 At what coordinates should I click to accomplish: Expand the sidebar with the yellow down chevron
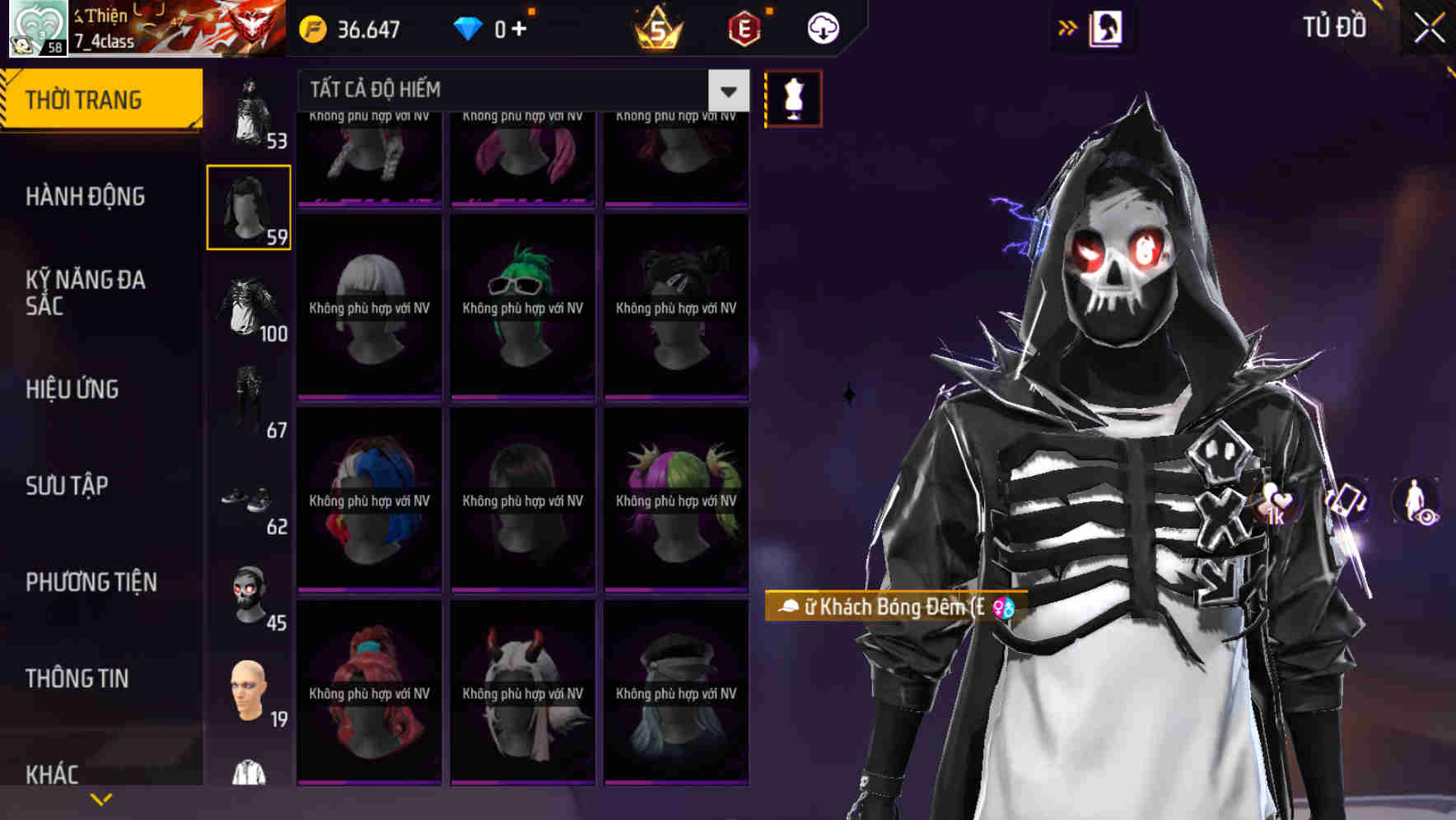coord(101,798)
